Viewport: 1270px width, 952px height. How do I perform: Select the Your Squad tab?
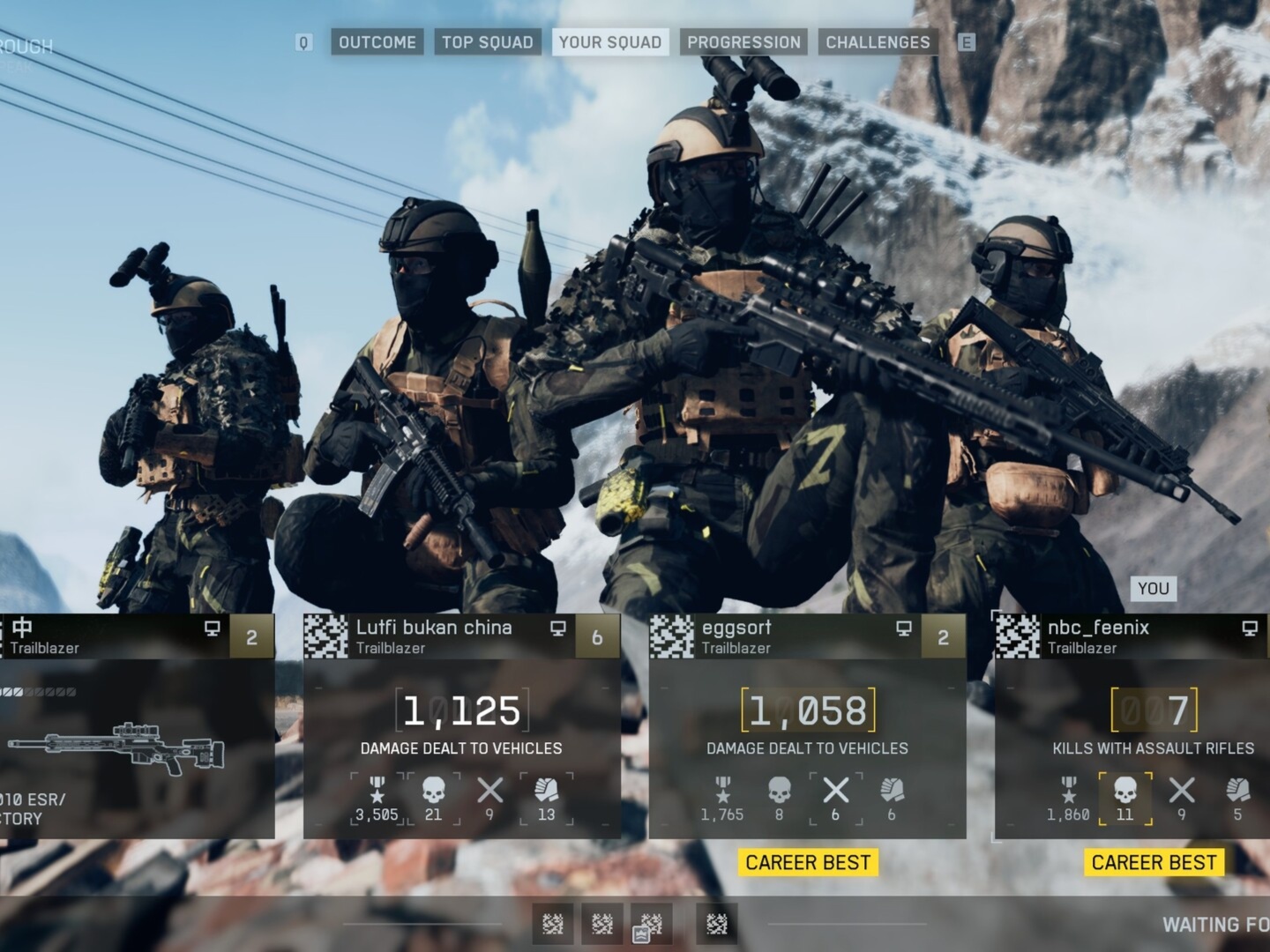pyautogui.click(x=609, y=42)
